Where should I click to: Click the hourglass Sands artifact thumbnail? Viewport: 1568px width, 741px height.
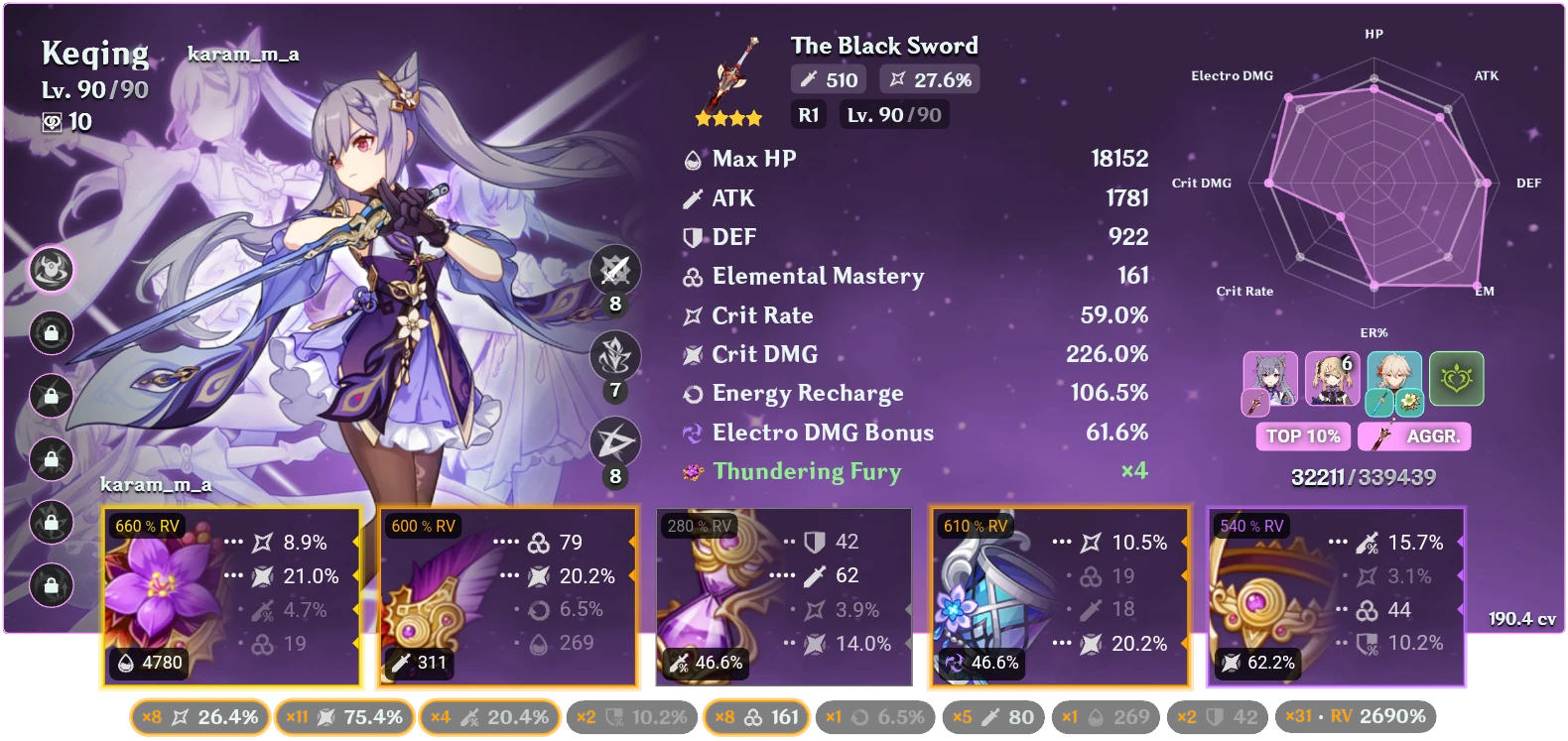tap(783, 595)
